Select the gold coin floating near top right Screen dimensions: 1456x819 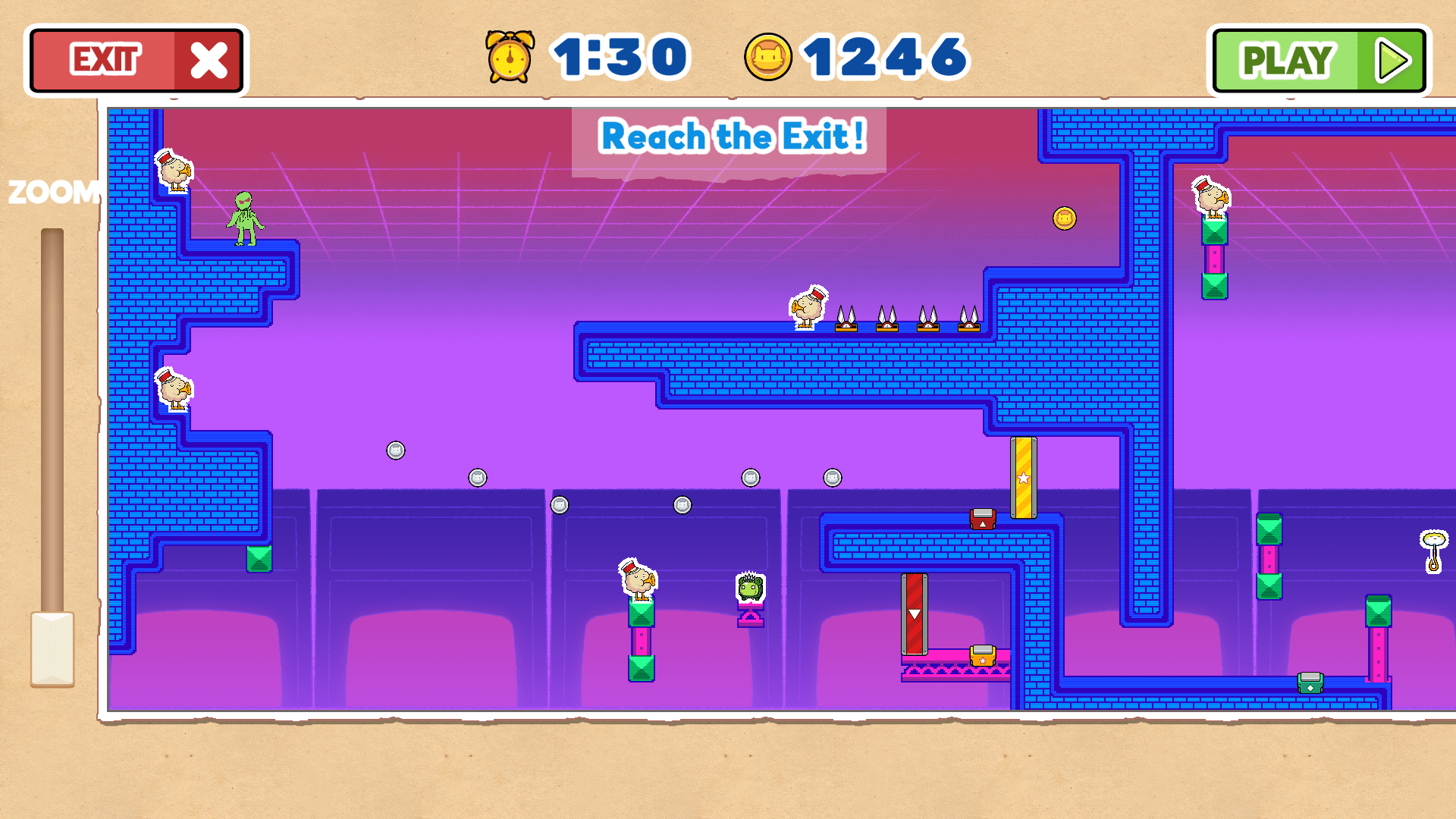coord(1064,218)
